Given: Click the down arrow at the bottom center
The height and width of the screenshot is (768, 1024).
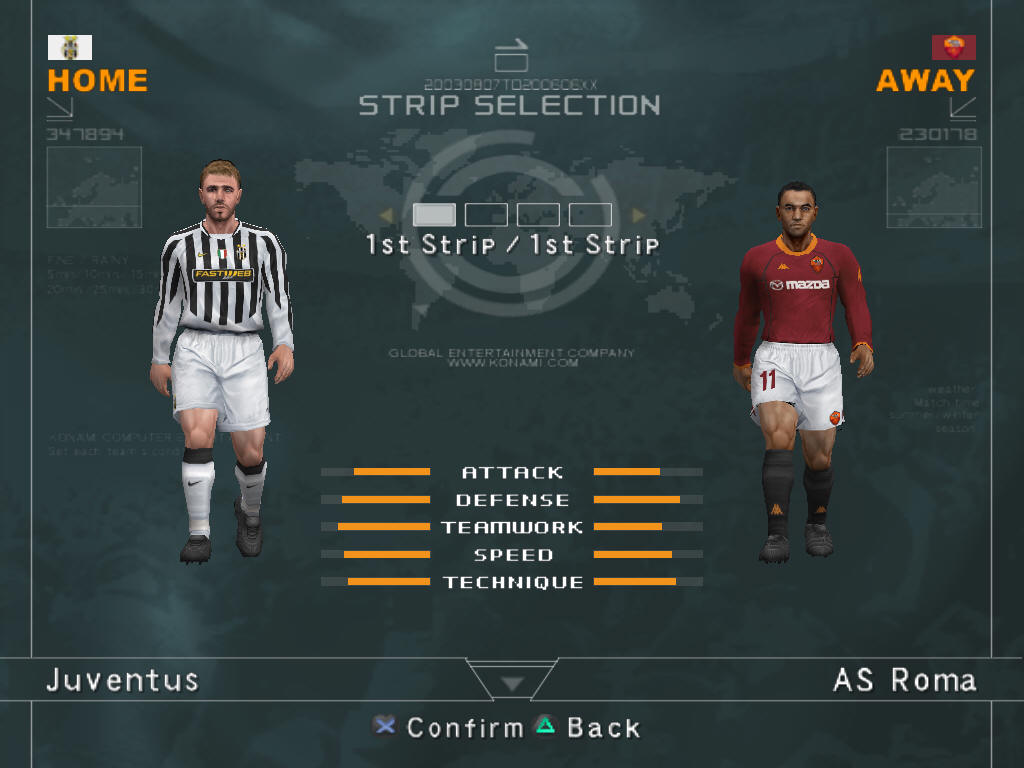Looking at the screenshot, I should [512, 684].
